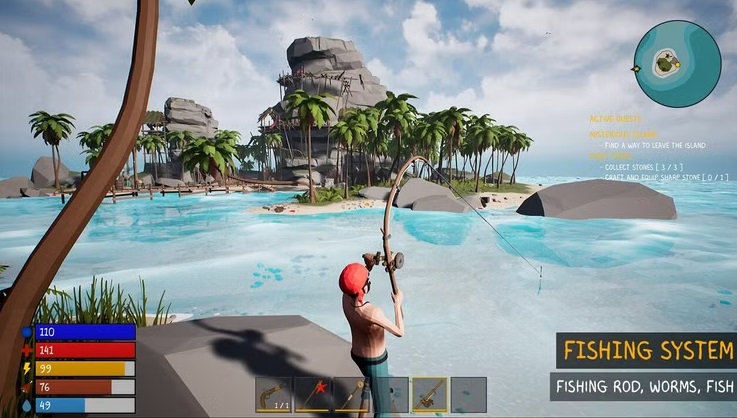737x418 pixels.
Task: Select the flintlock pistol hotbar slot
Action: point(272,394)
